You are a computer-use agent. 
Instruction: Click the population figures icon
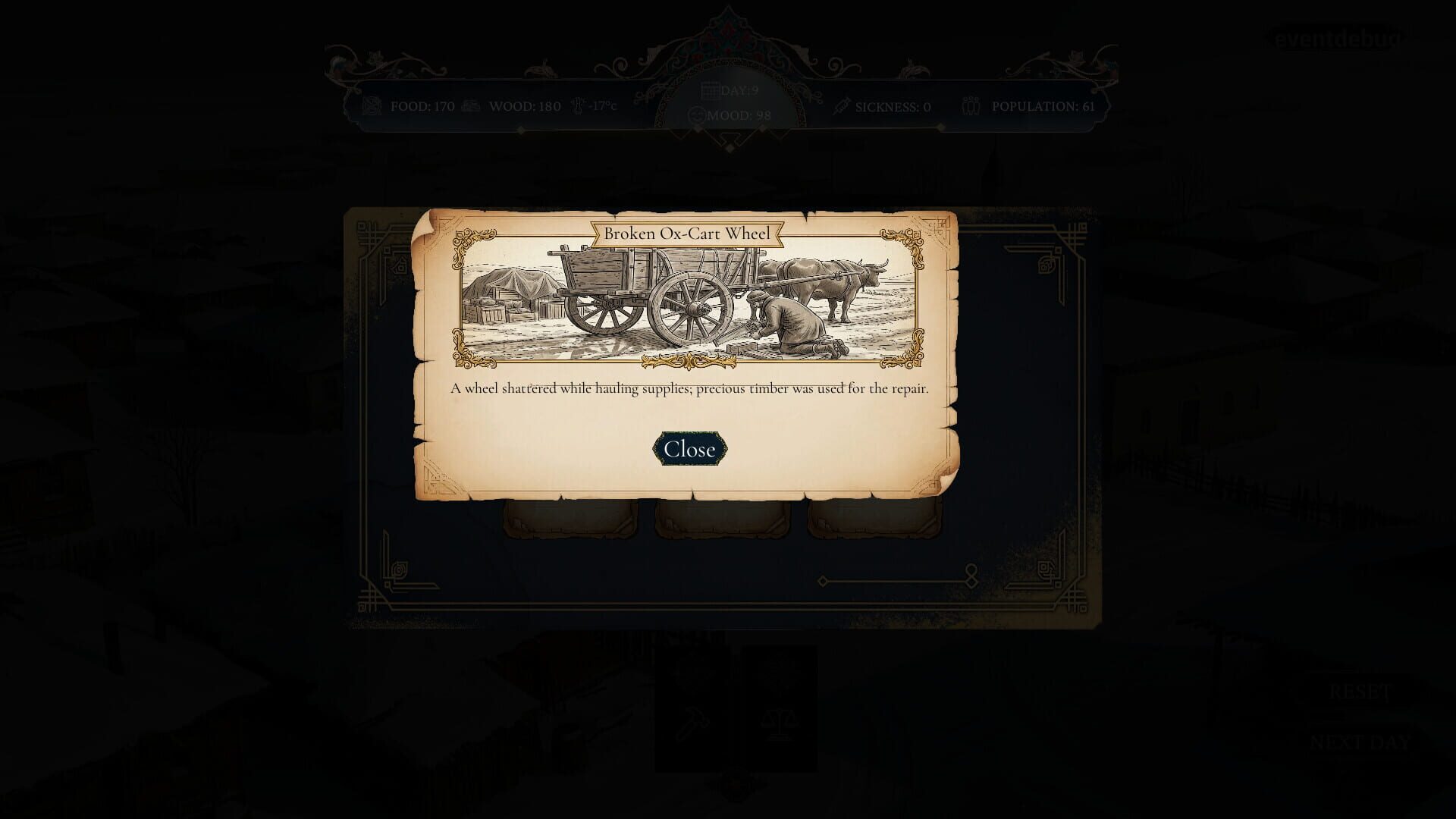coord(971,106)
